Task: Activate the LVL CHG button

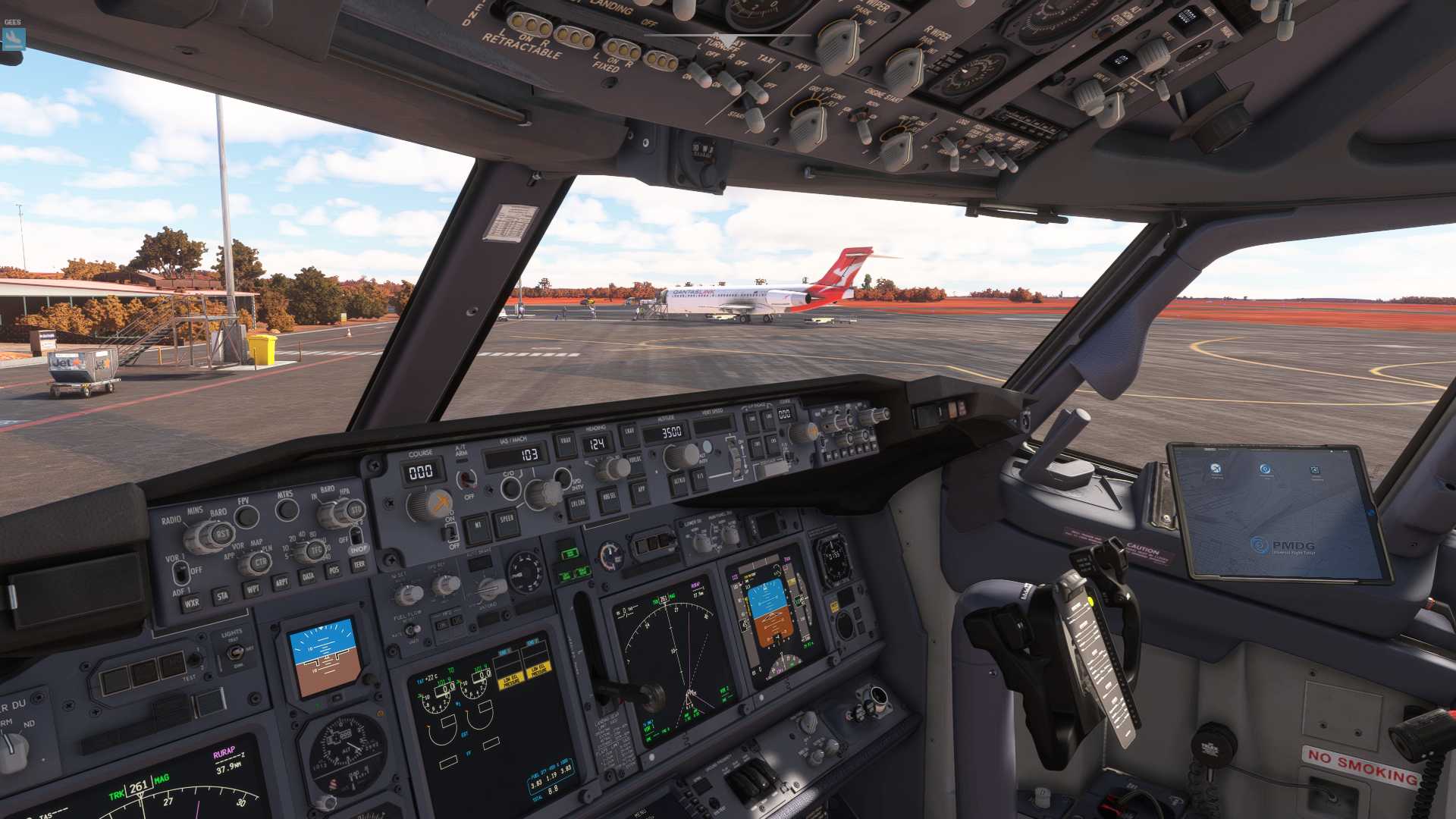Action: click(x=577, y=507)
